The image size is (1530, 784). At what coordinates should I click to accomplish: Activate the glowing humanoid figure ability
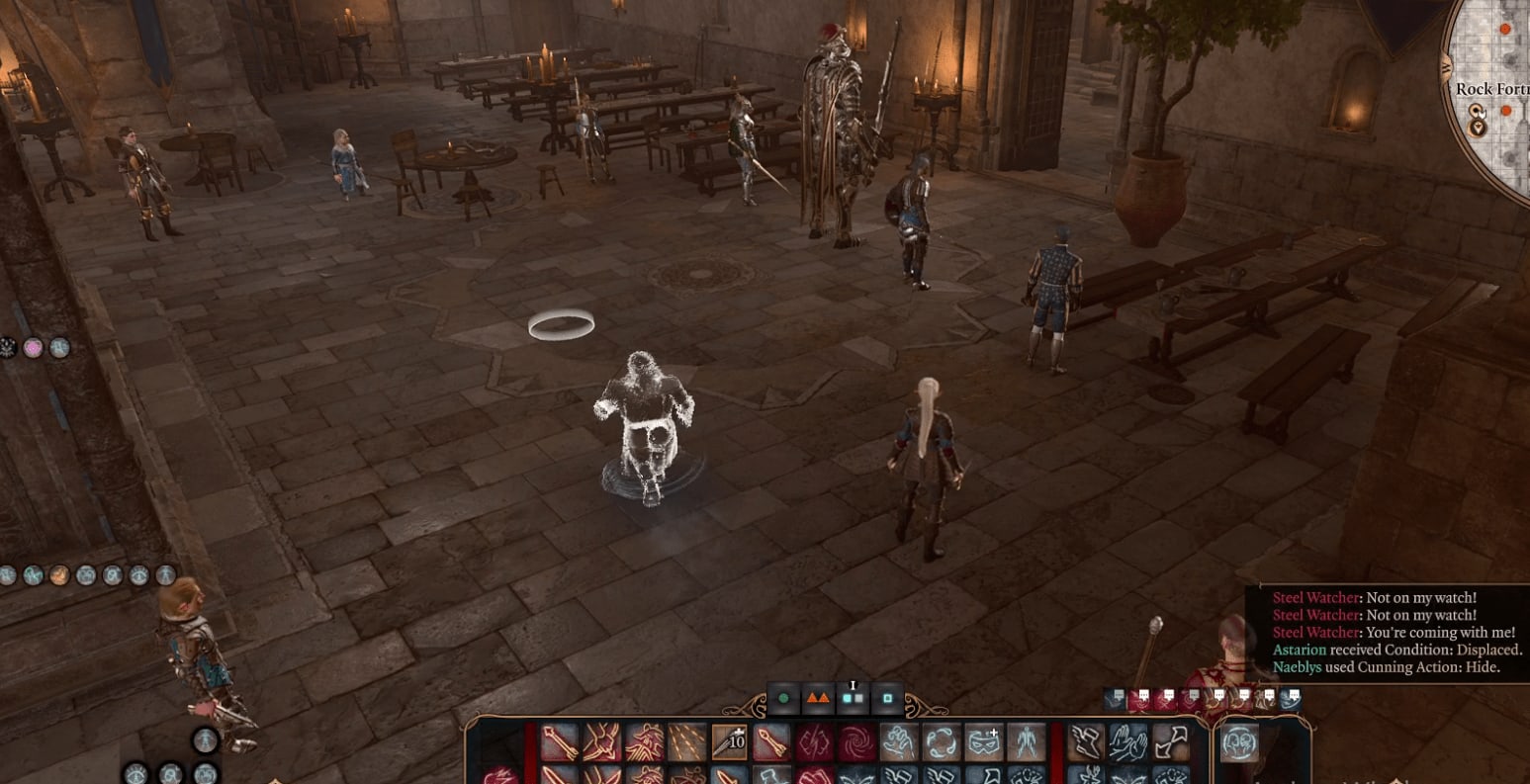(1026, 741)
